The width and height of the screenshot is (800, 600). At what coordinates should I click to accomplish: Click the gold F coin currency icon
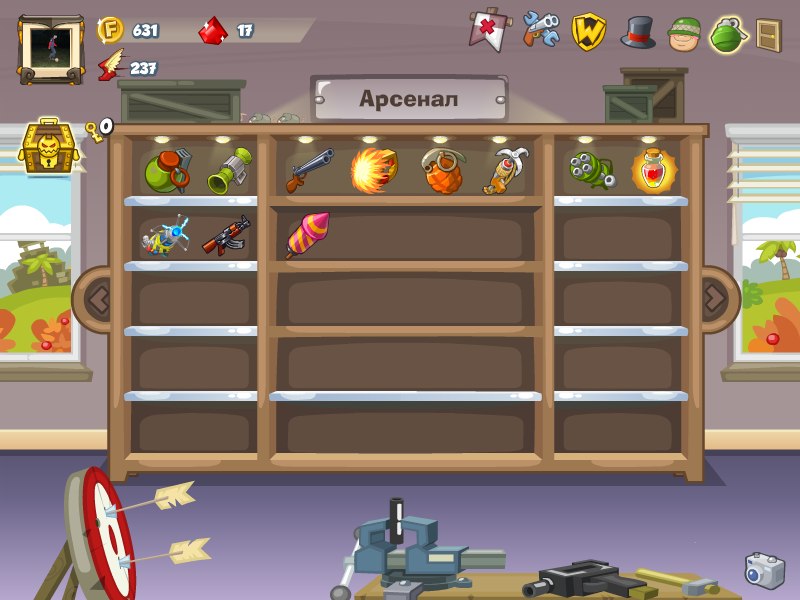pos(110,30)
